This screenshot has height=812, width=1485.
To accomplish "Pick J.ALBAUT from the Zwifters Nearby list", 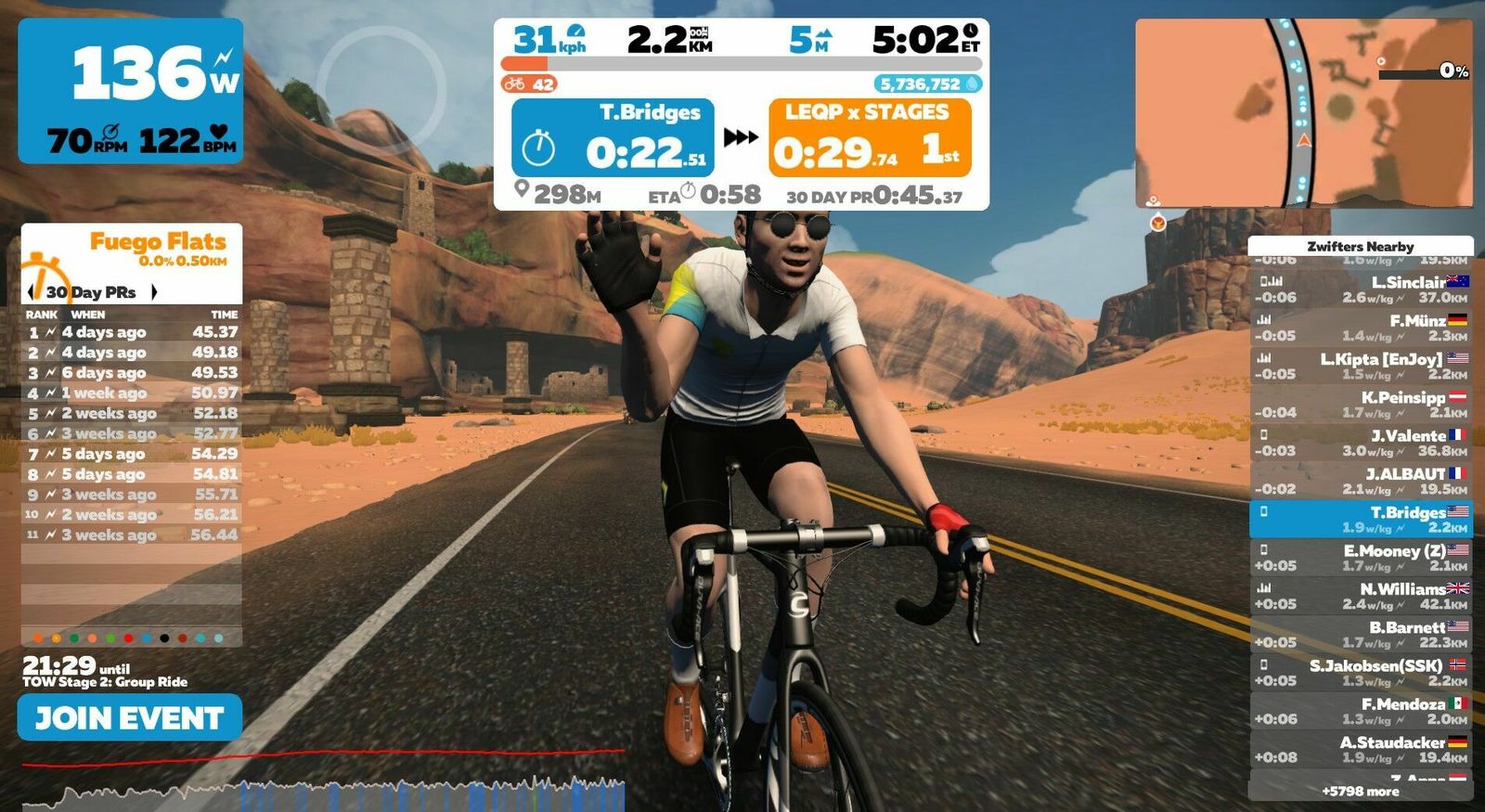I will pyautogui.click(x=1360, y=481).
